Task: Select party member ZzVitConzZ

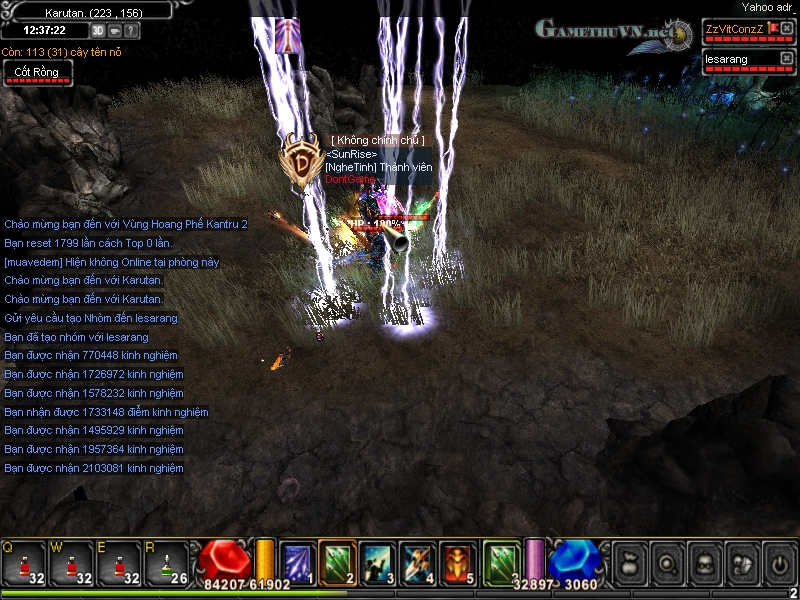Action: [734, 28]
